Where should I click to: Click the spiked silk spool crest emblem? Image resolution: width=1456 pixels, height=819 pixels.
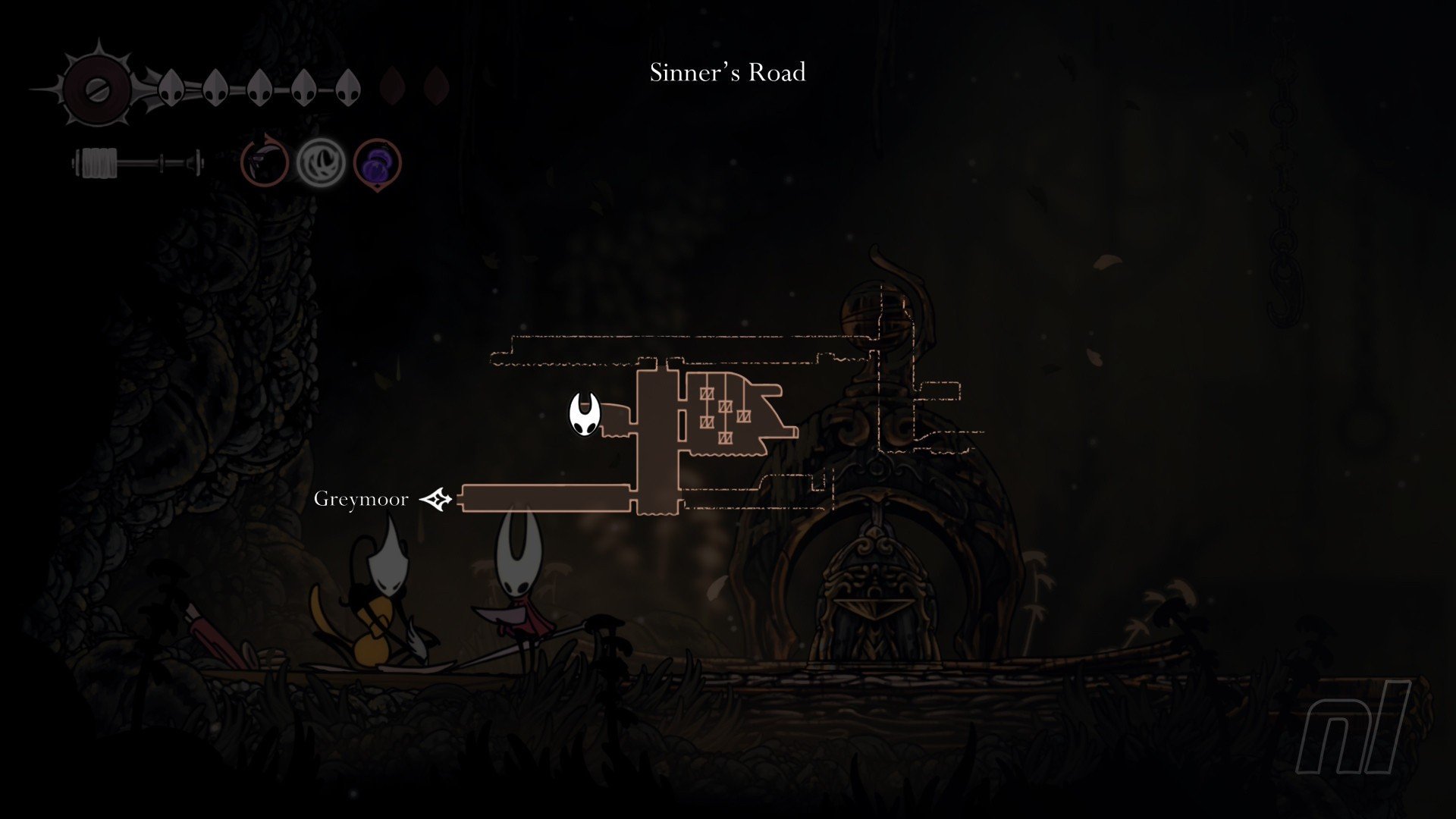(x=98, y=89)
